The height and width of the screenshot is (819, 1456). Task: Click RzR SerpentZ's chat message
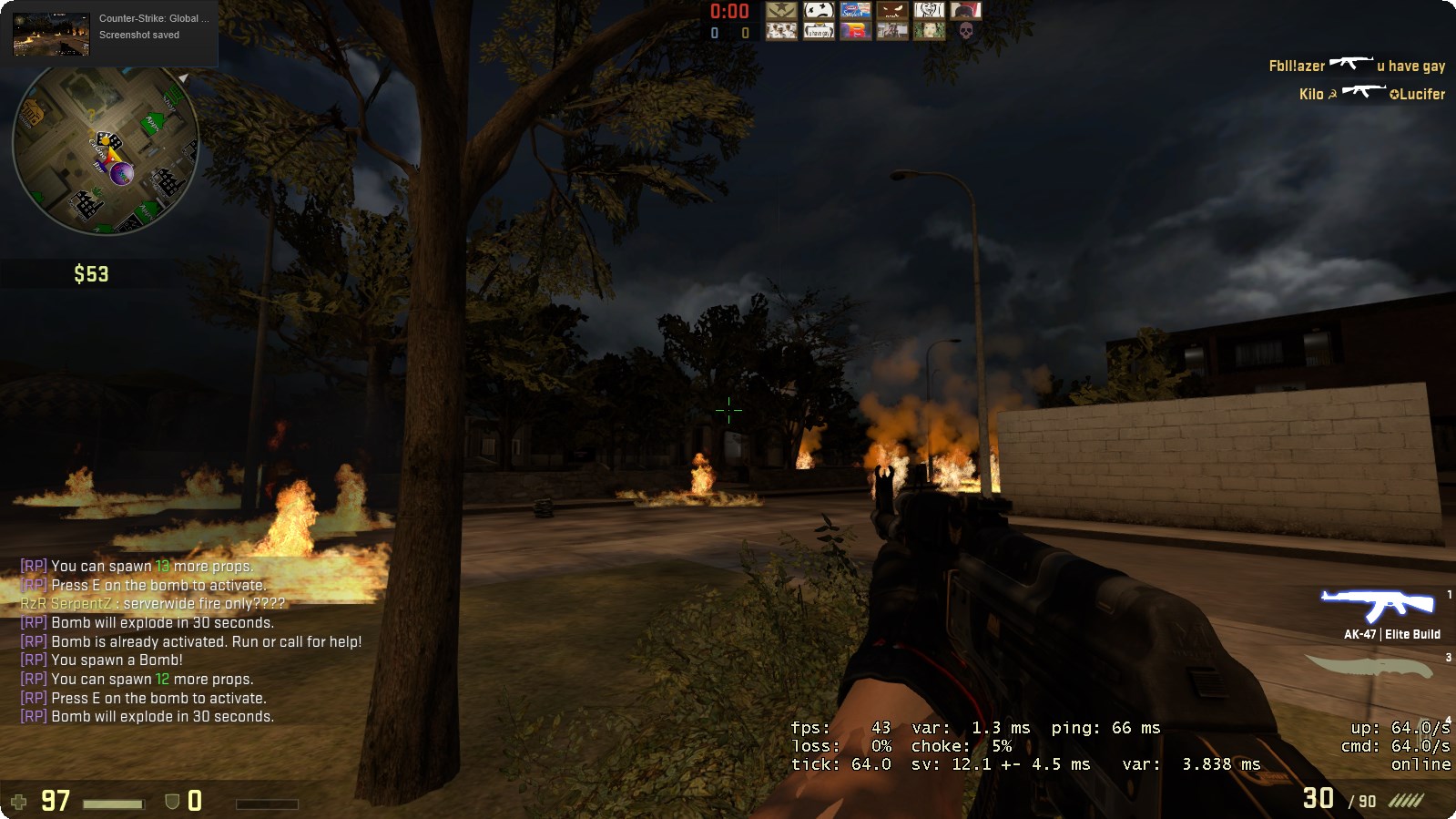tap(153, 603)
